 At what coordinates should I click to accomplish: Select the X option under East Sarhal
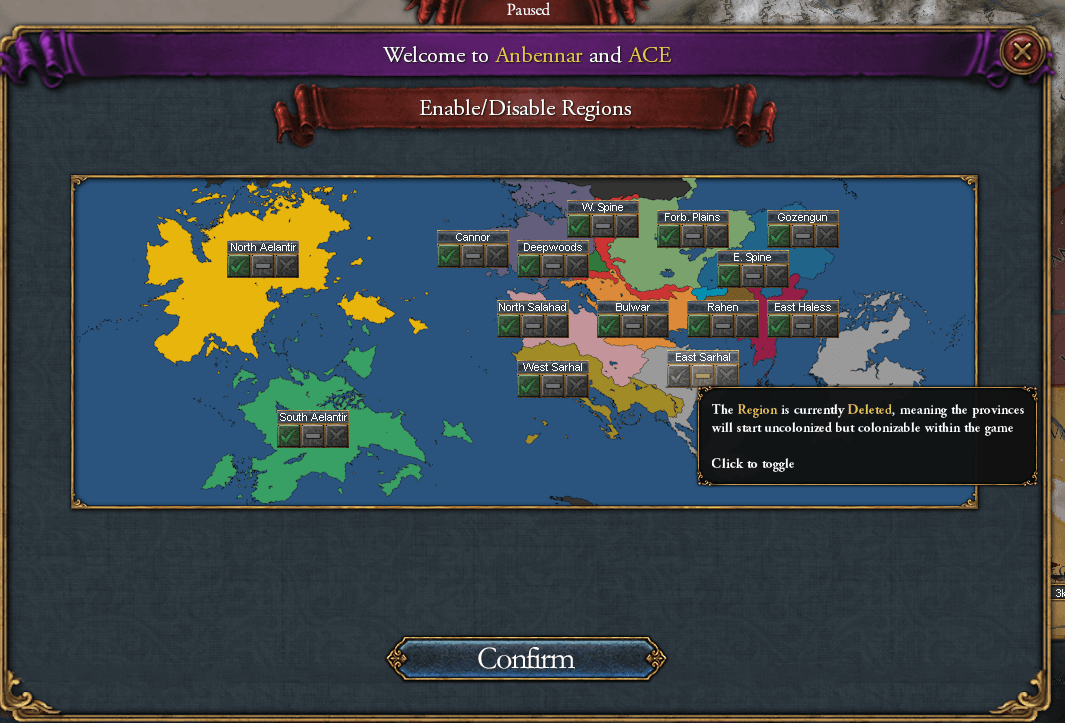coord(727,376)
